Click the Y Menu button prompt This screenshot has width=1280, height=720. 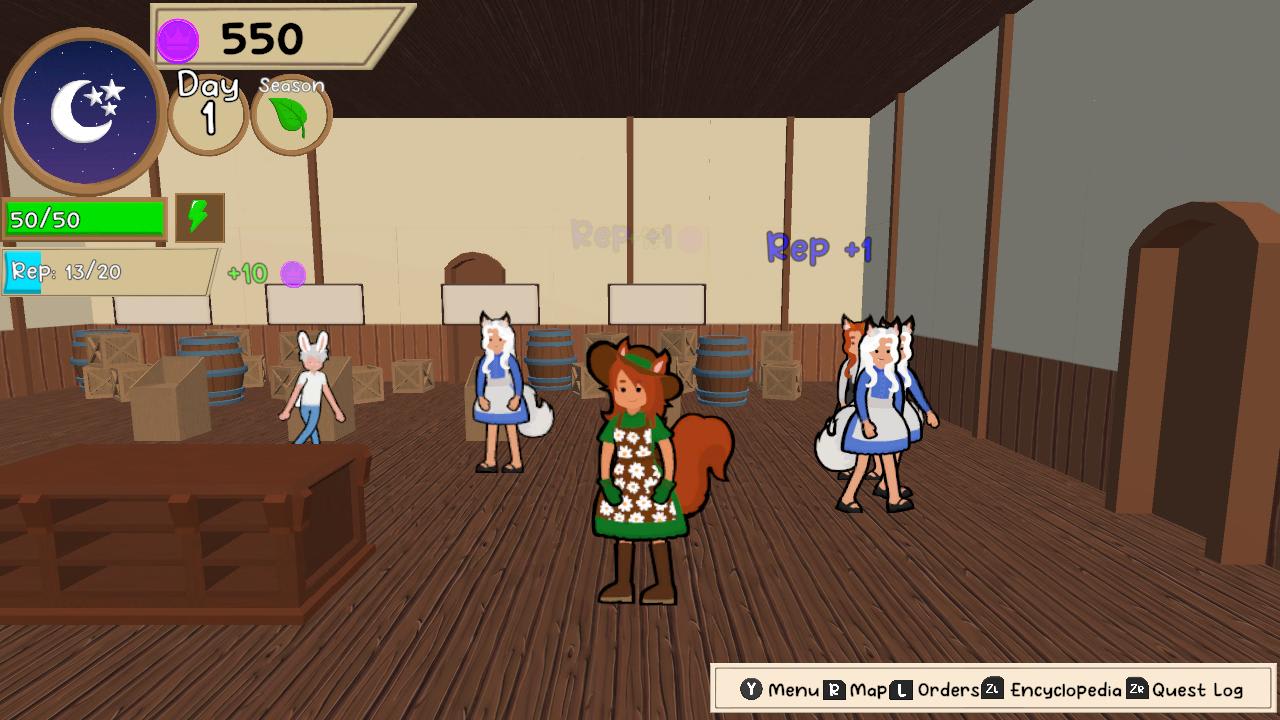point(751,689)
